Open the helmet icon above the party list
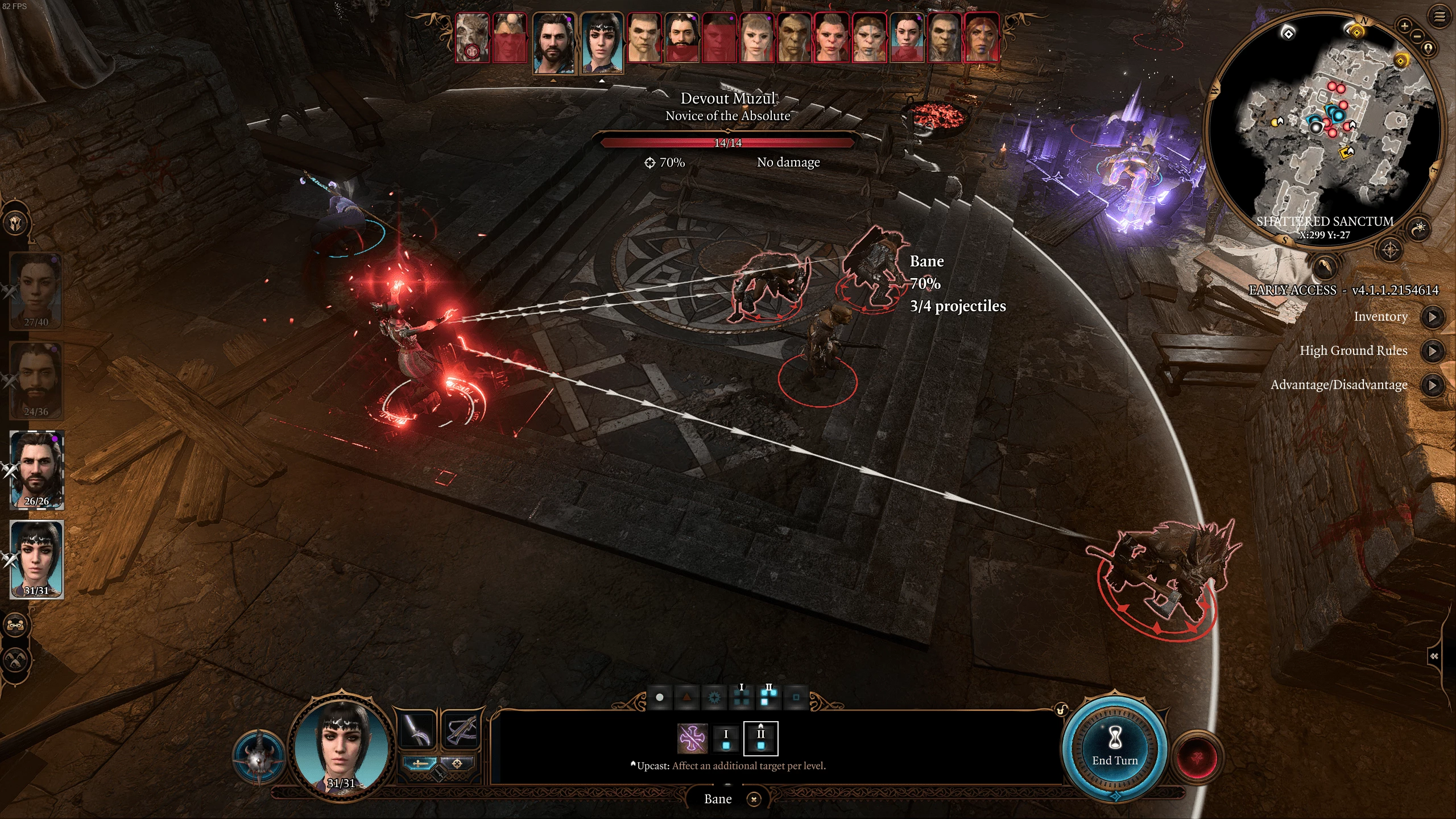 click(15, 224)
